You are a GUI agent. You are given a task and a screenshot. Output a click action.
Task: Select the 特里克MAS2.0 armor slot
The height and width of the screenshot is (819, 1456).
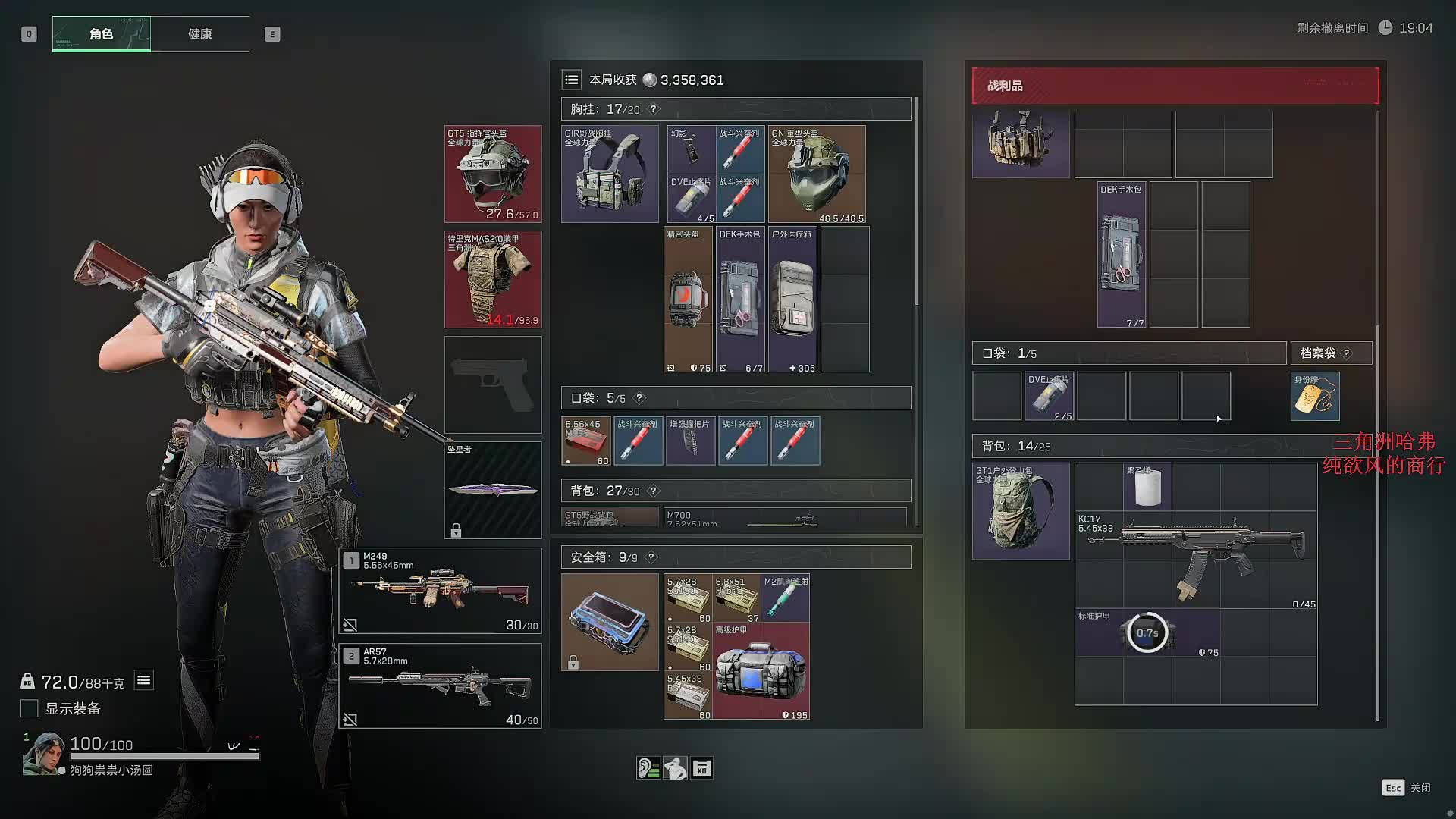point(493,279)
